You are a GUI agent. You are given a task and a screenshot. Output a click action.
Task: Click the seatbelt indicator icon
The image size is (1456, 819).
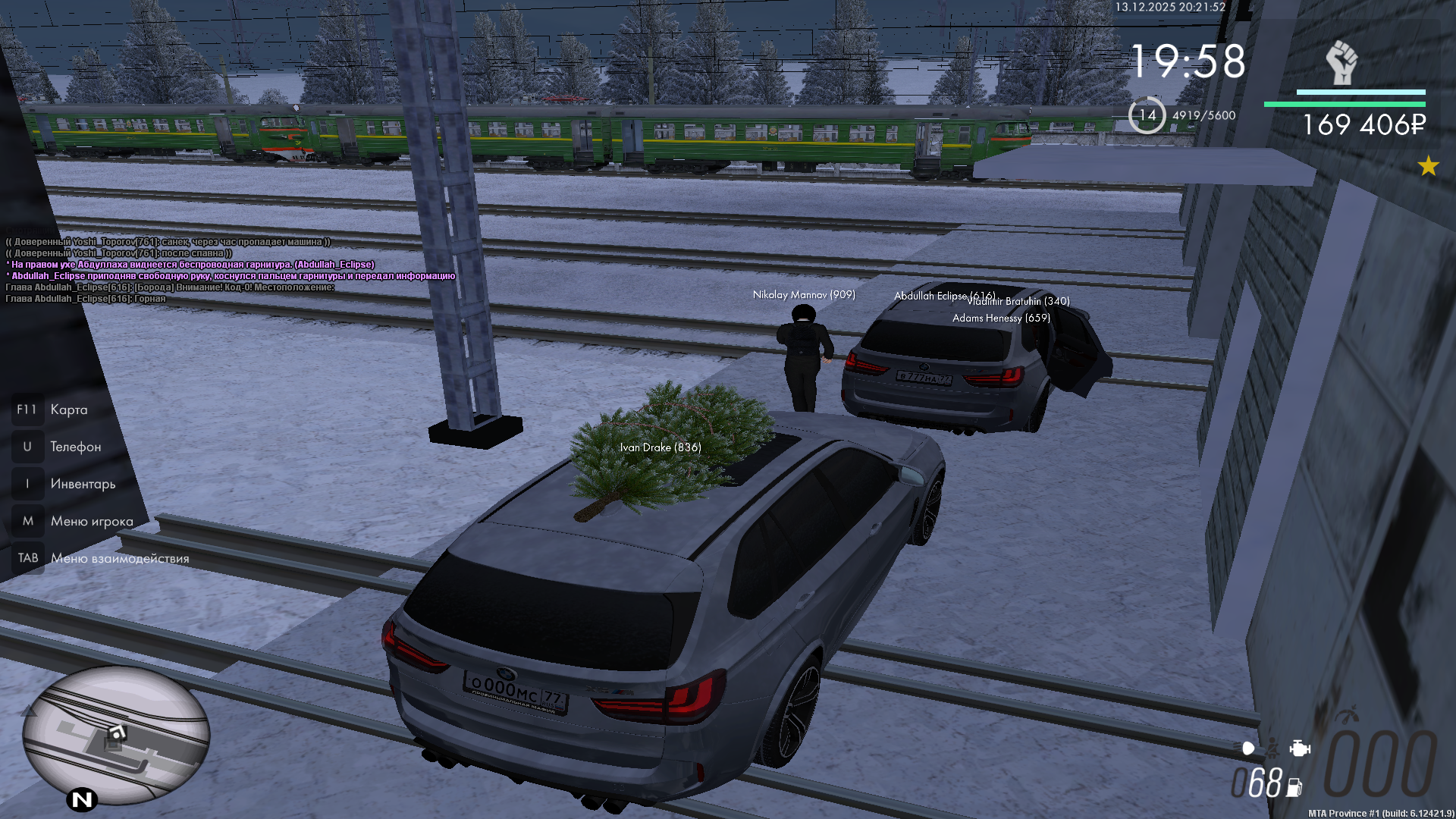pos(1272,748)
